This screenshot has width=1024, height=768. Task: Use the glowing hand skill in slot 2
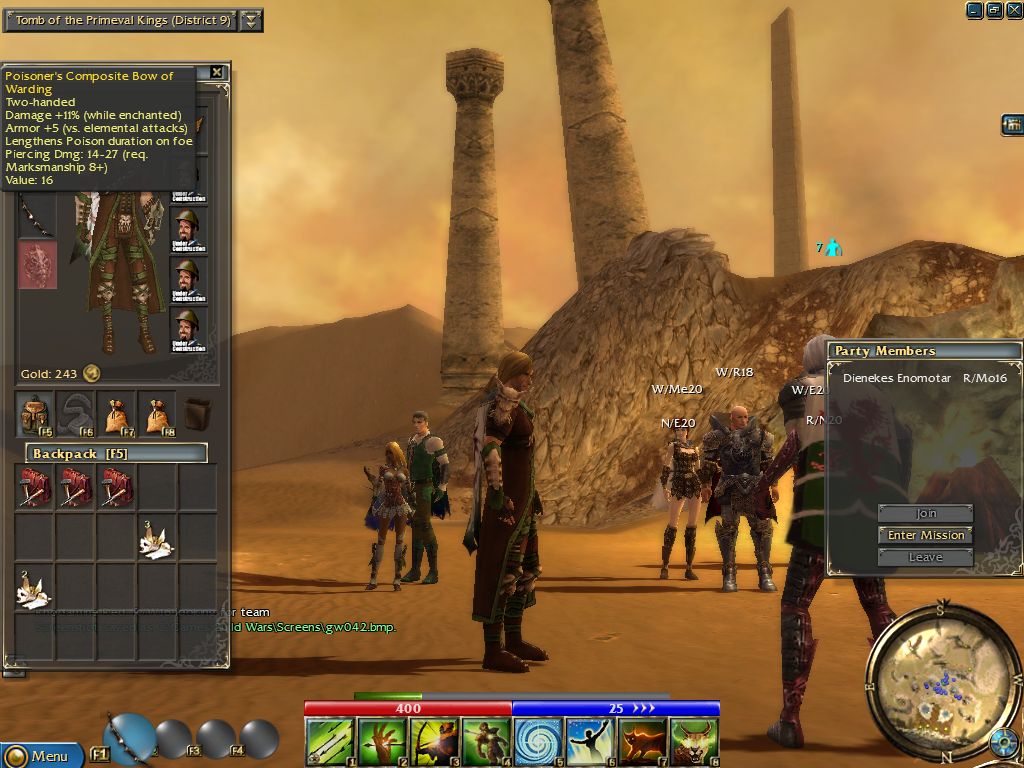coord(381,741)
